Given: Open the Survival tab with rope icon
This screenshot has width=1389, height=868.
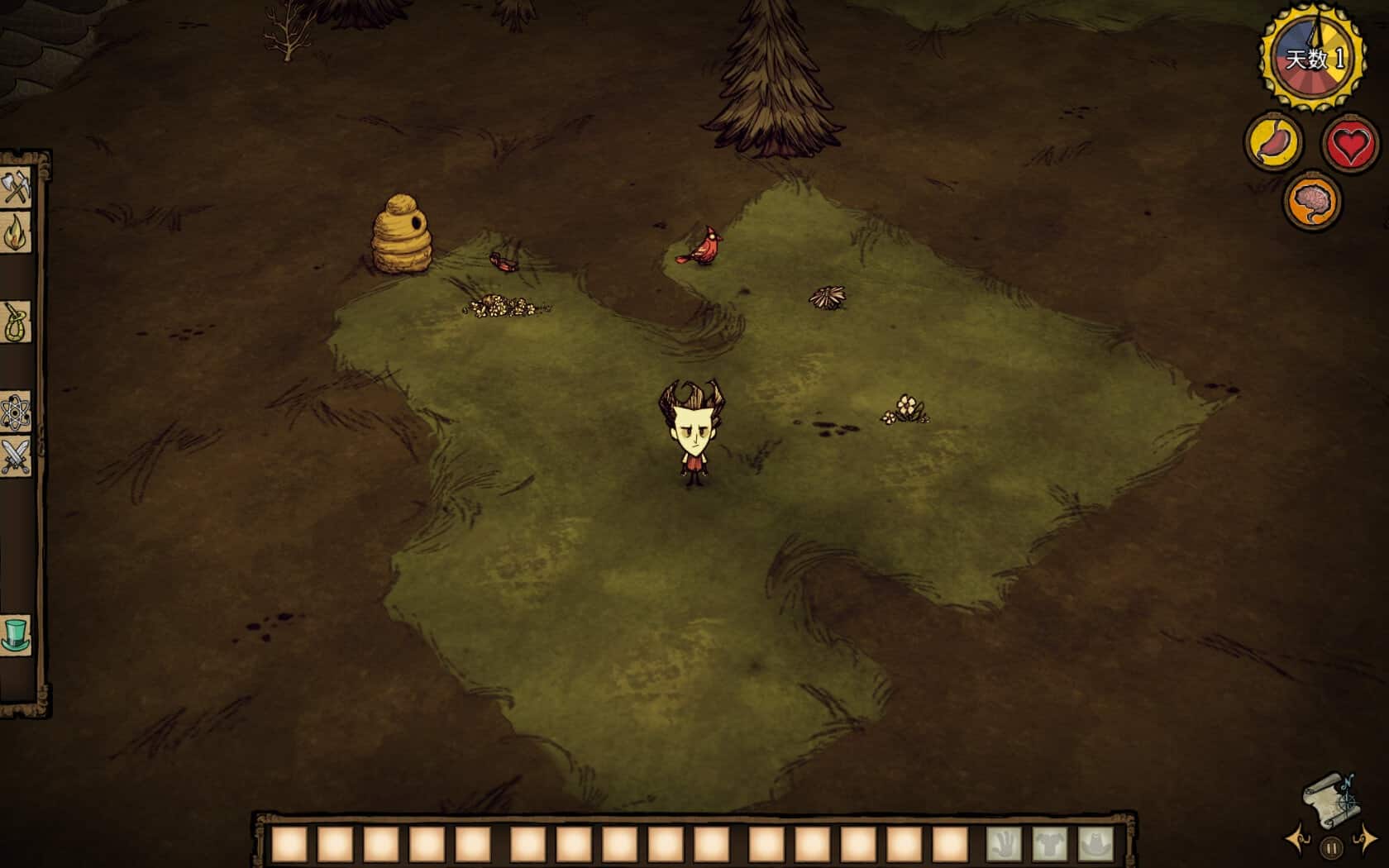Looking at the screenshot, I should coord(16,322).
